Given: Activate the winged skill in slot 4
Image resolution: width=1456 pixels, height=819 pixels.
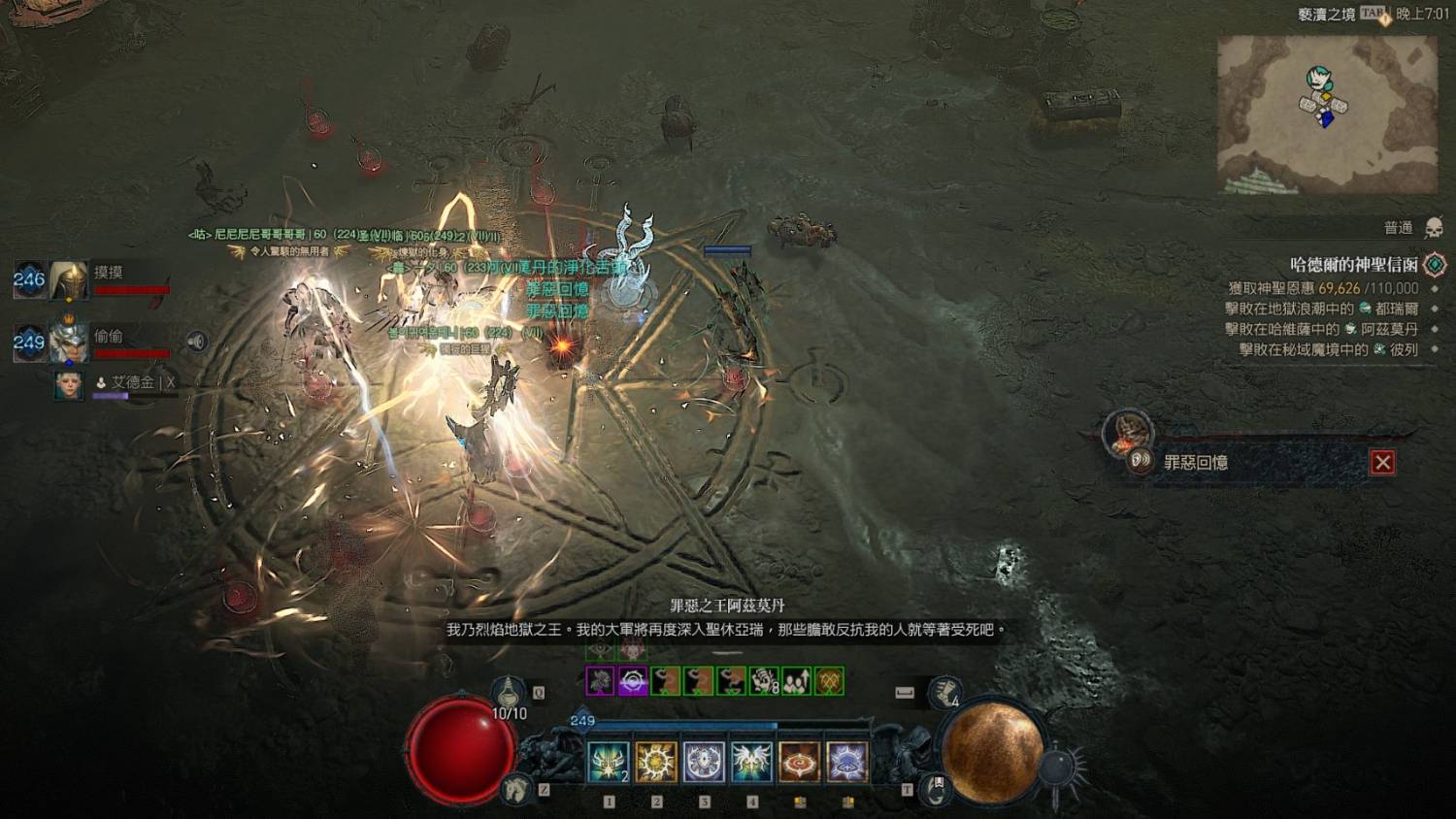Looking at the screenshot, I should pos(751,762).
